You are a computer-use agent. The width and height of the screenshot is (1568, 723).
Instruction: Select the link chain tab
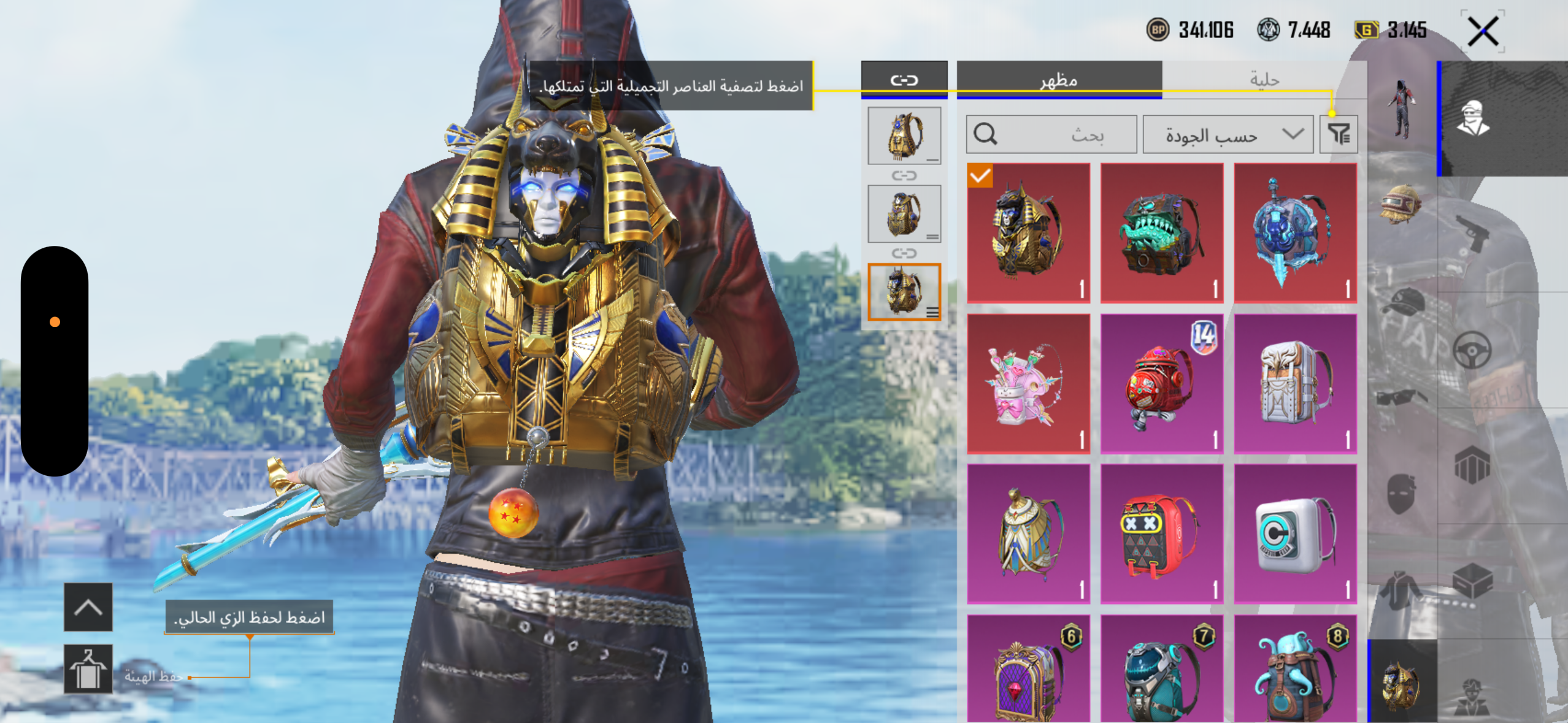[904, 80]
